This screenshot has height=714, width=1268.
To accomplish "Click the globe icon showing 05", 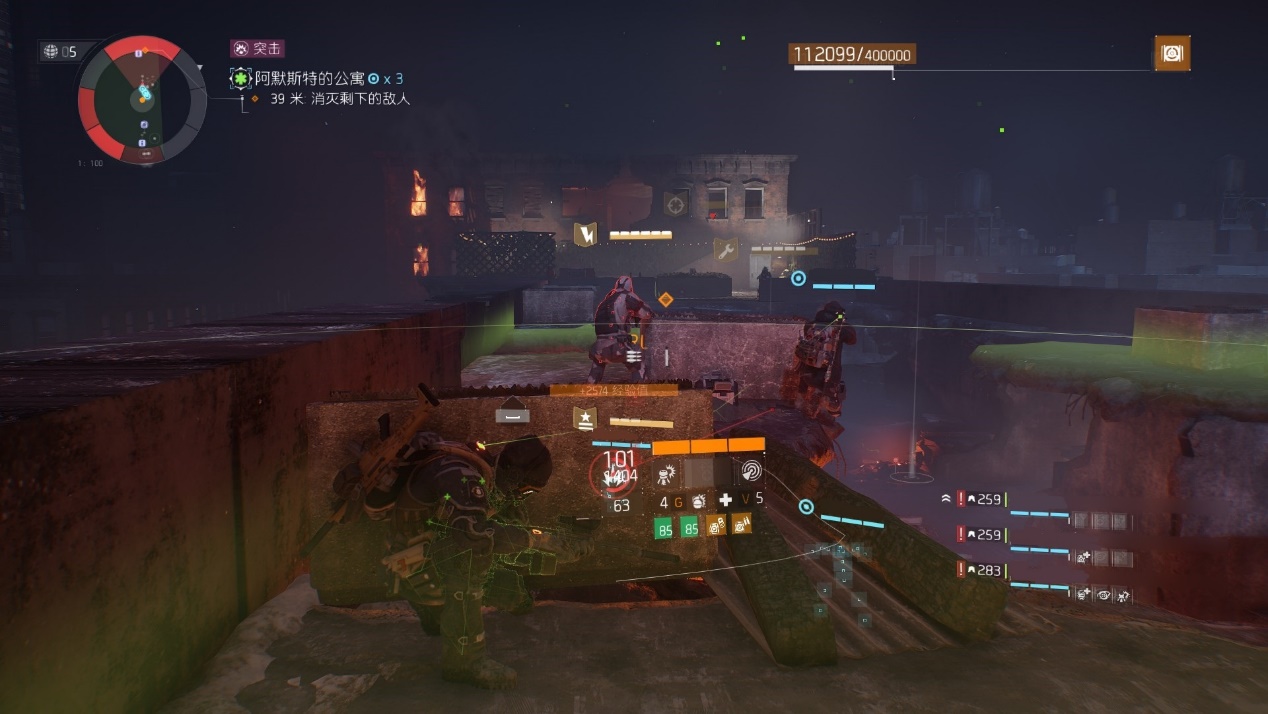I will [x=59, y=52].
